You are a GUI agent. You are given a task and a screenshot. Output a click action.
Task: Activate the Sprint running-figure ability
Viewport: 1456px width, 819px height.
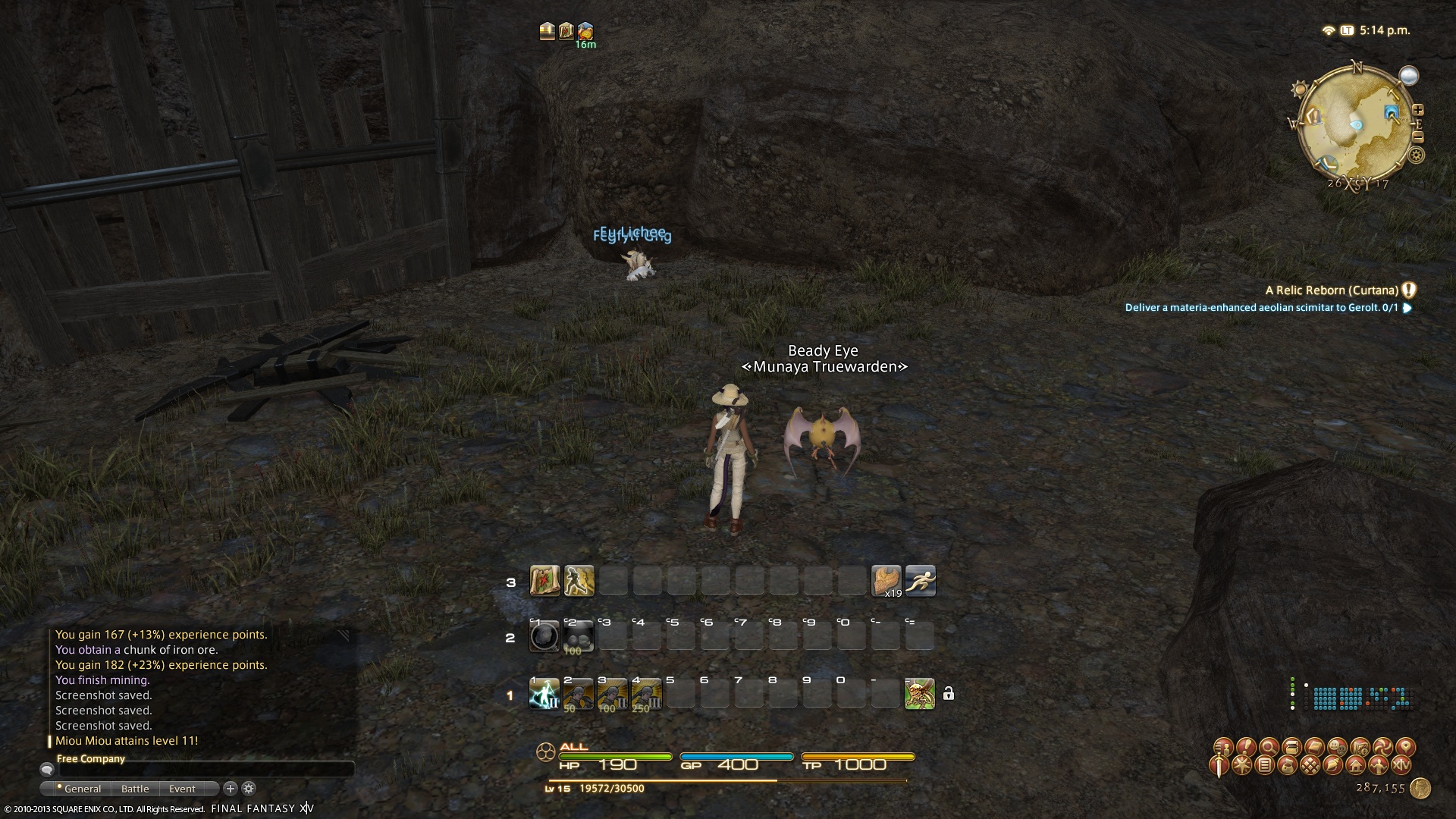920,581
